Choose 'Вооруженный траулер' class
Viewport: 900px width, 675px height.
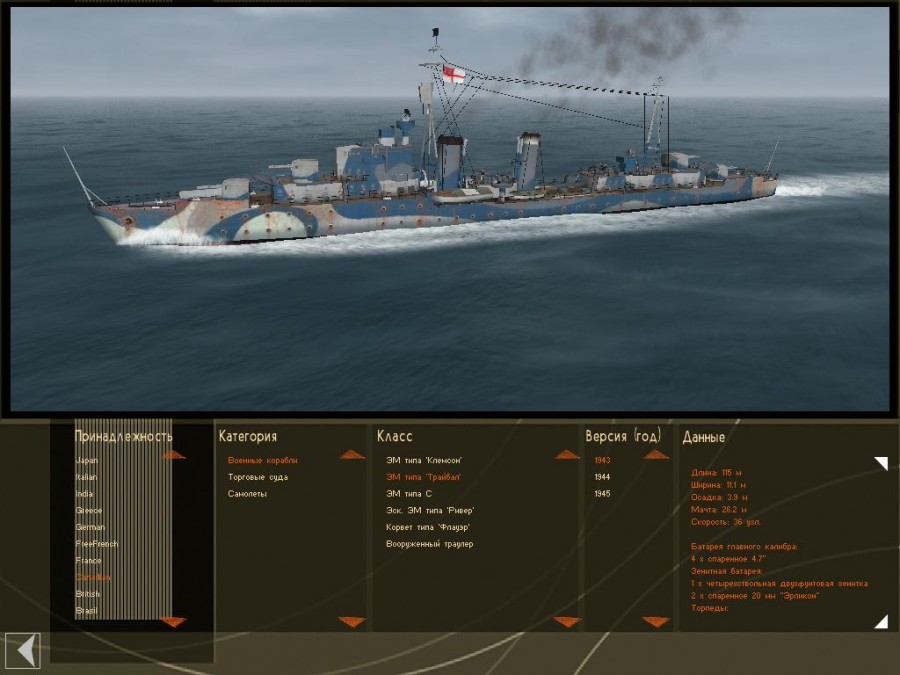click(429, 544)
